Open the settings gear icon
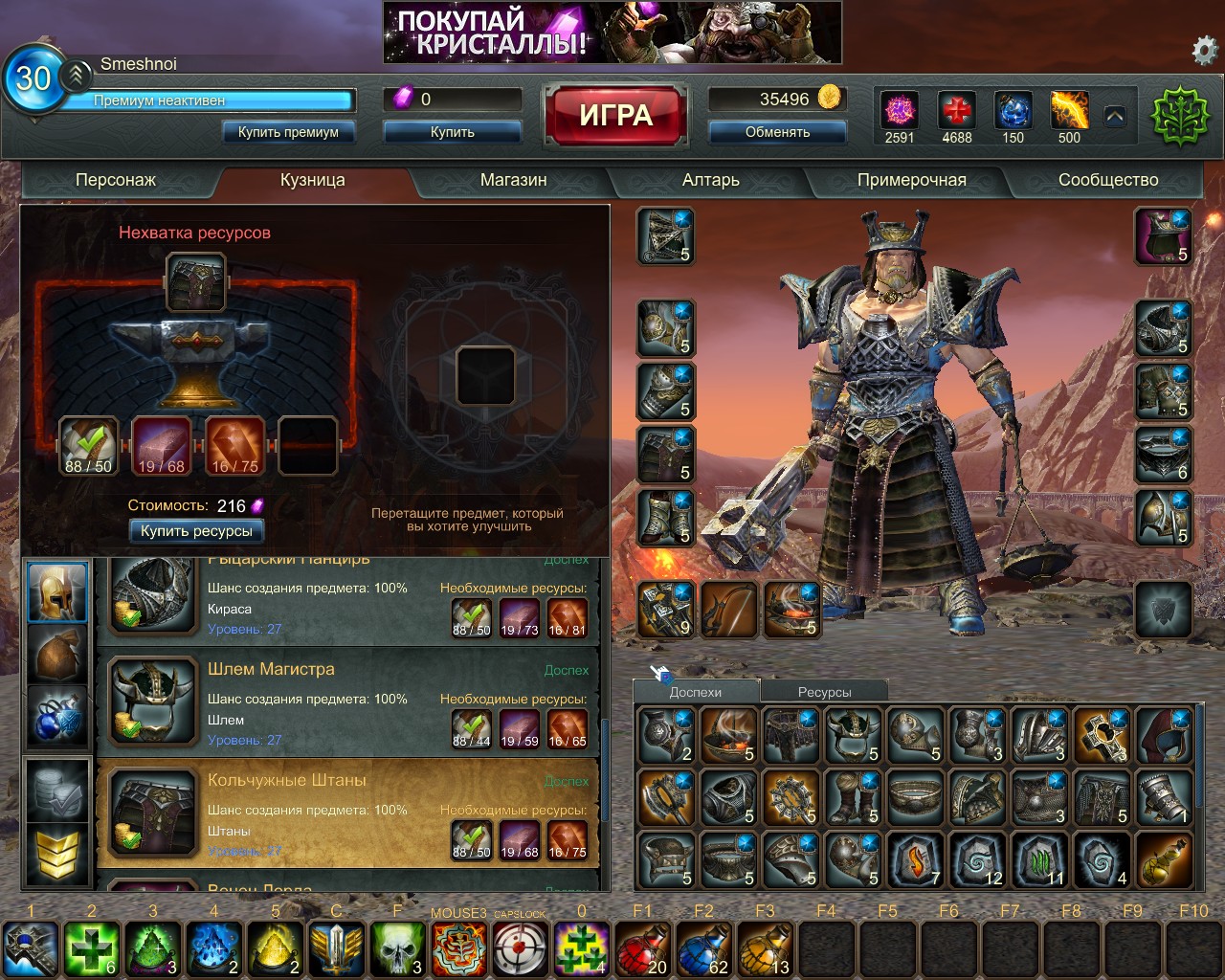 pyautogui.click(x=1204, y=50)
